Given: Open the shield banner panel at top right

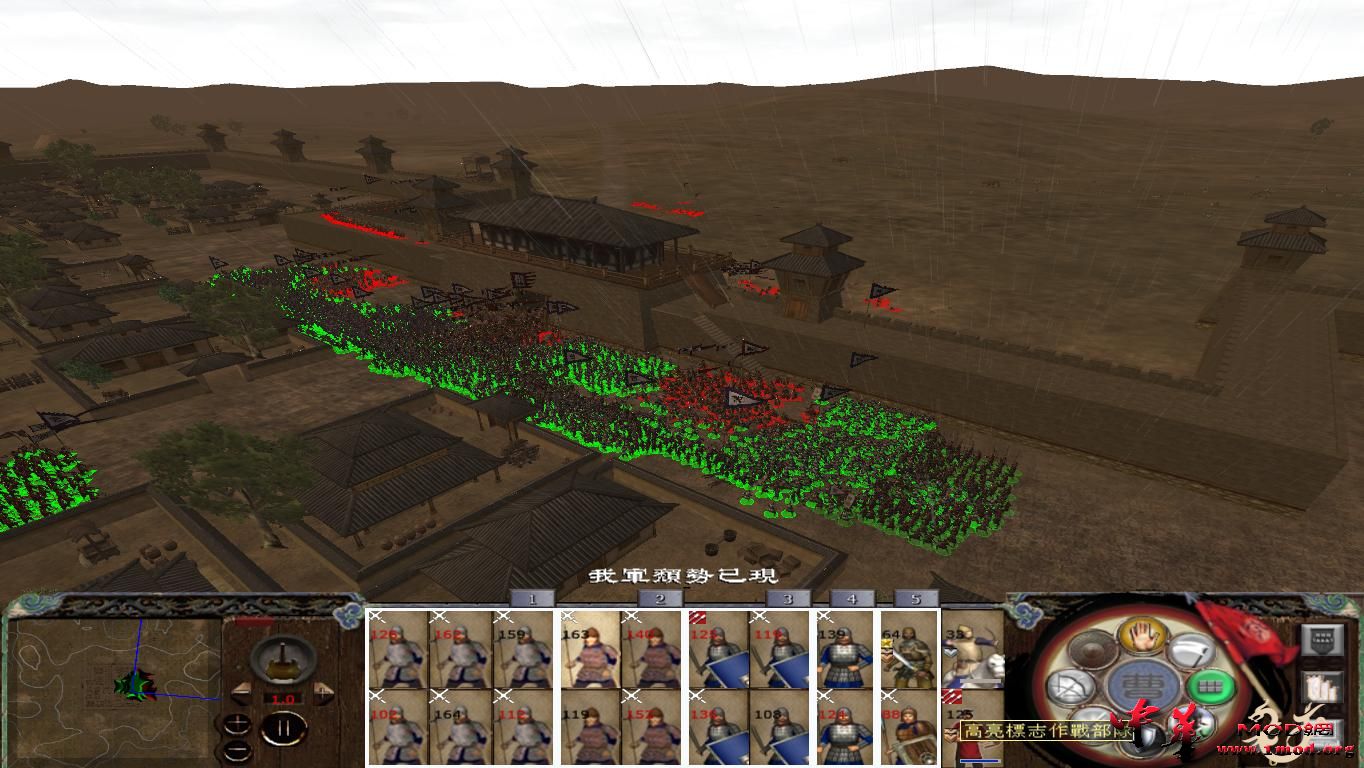Looking at the screenshot, I should point(1323,641).
